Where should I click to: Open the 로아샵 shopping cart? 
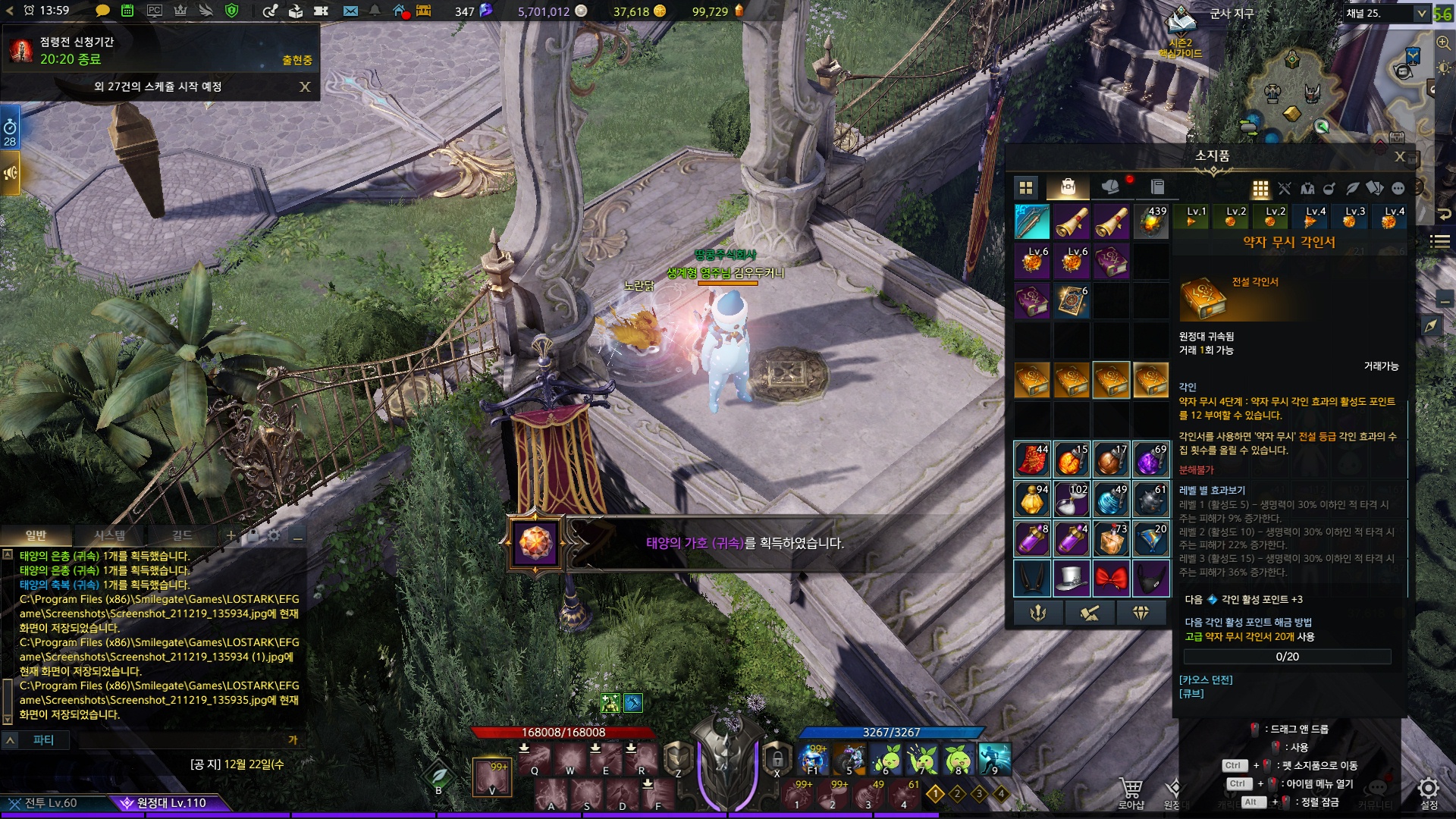tap(1131, 791)
